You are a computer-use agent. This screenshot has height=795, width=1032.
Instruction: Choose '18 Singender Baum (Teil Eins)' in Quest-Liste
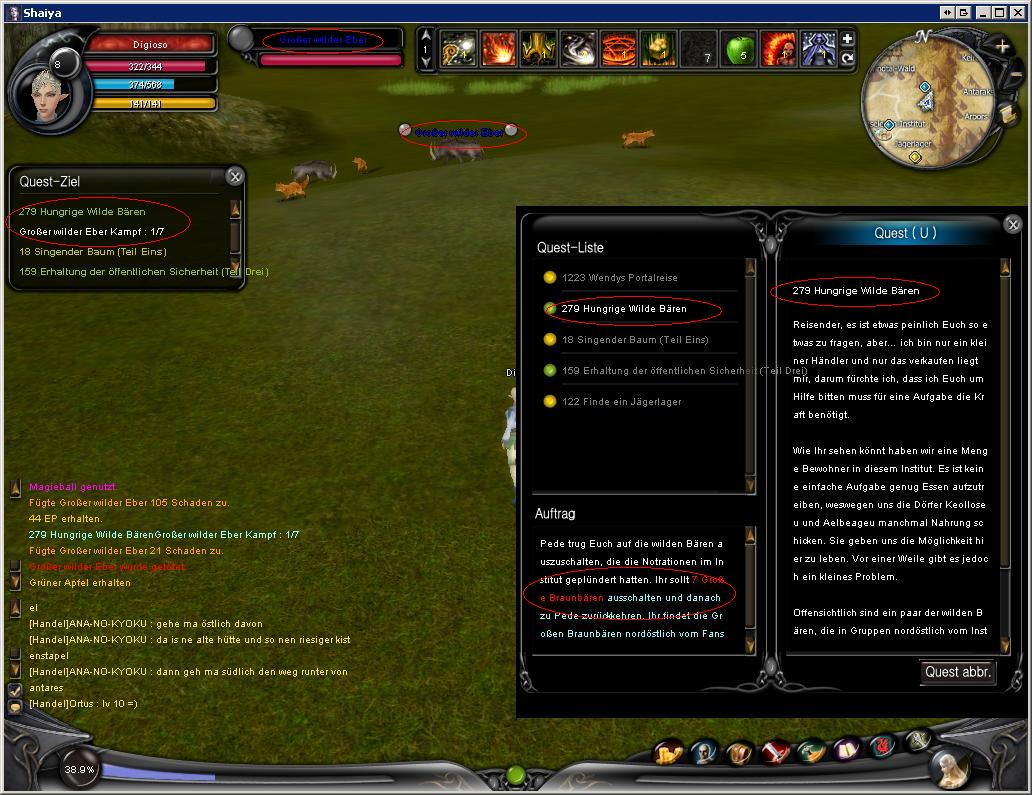(x=634, y=340)
